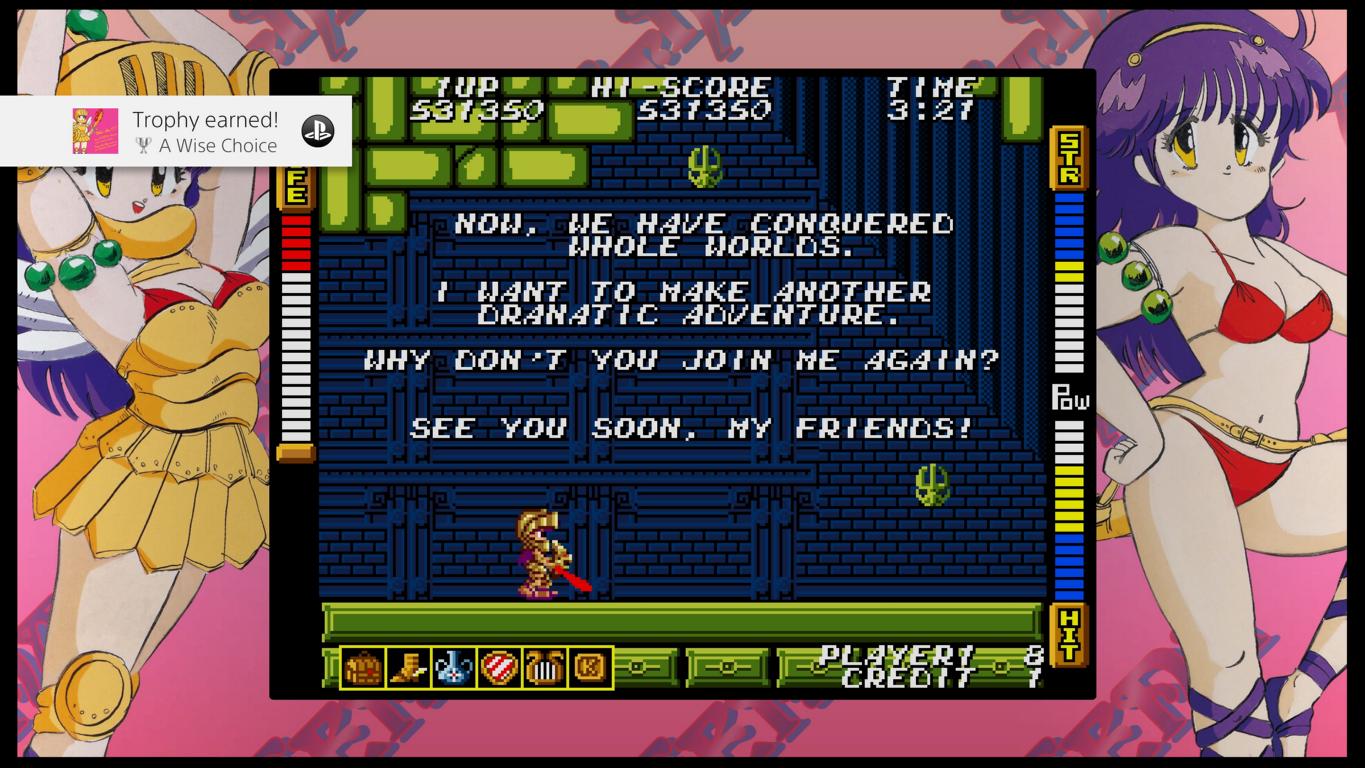Select the brown treasure bag item slot
Screen dimensions: 1365x768
point(362,668)
